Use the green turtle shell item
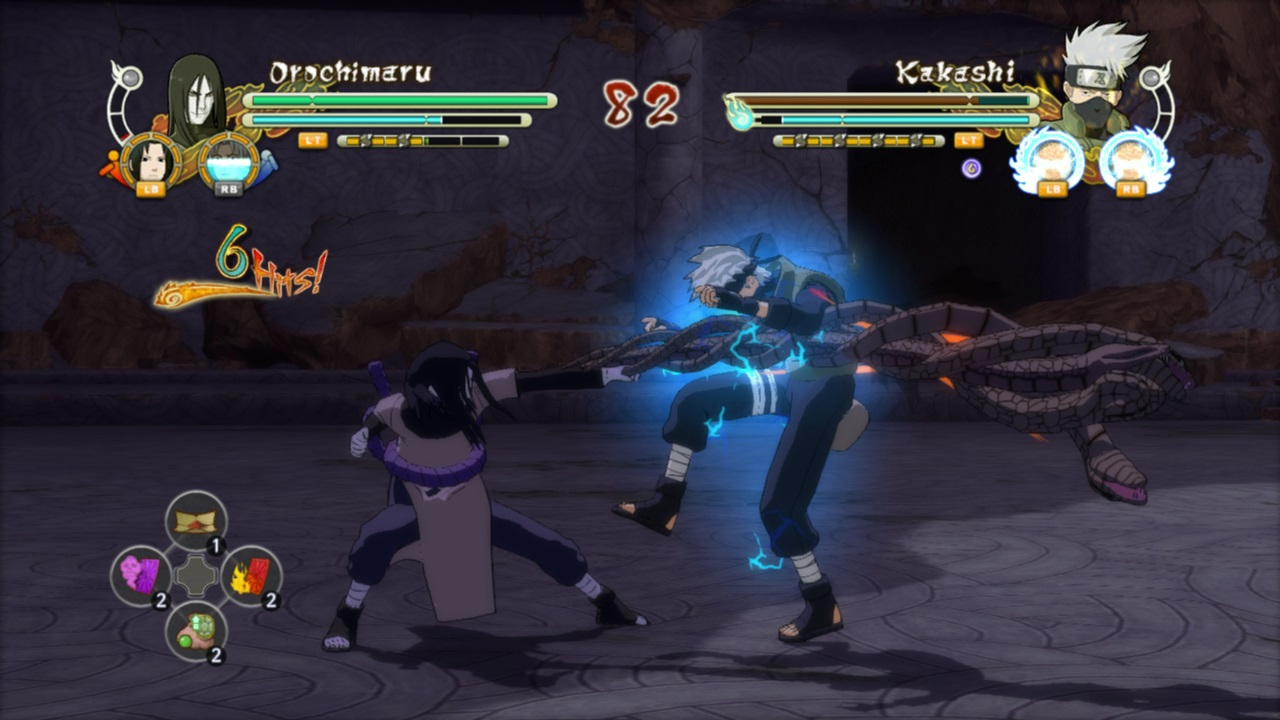 [196, 630]
